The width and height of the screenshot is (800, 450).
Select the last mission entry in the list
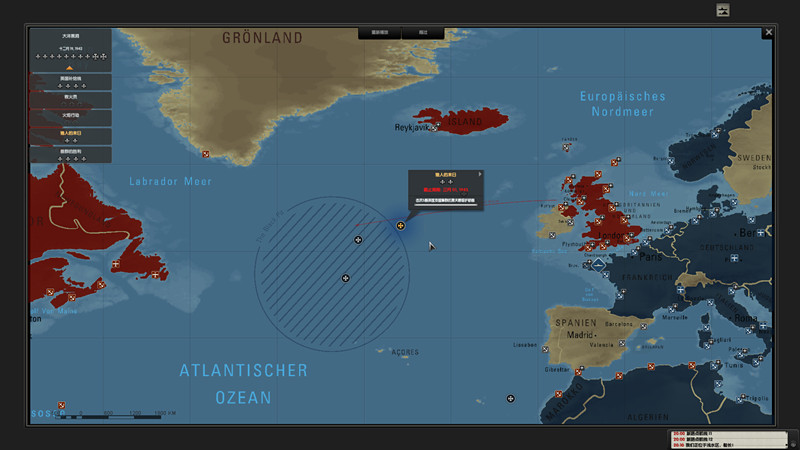pos(70,154)
